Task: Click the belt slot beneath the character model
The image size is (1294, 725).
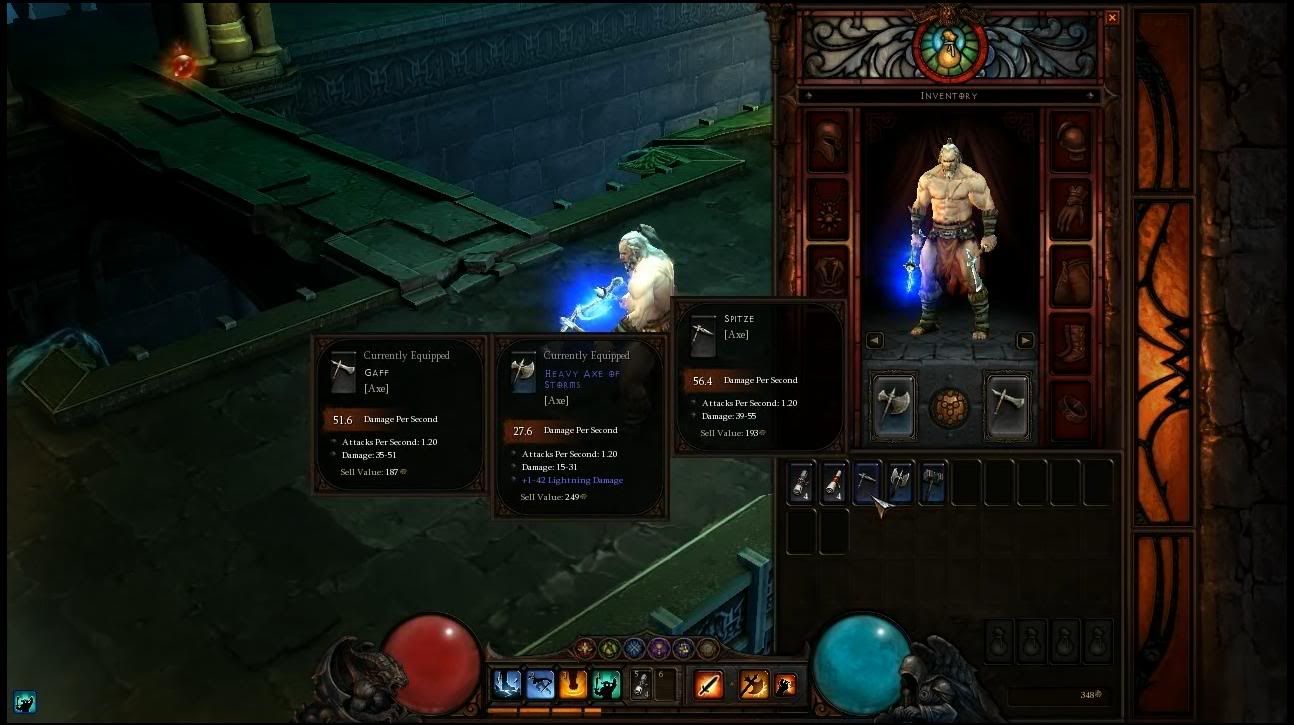Action: 950,406
